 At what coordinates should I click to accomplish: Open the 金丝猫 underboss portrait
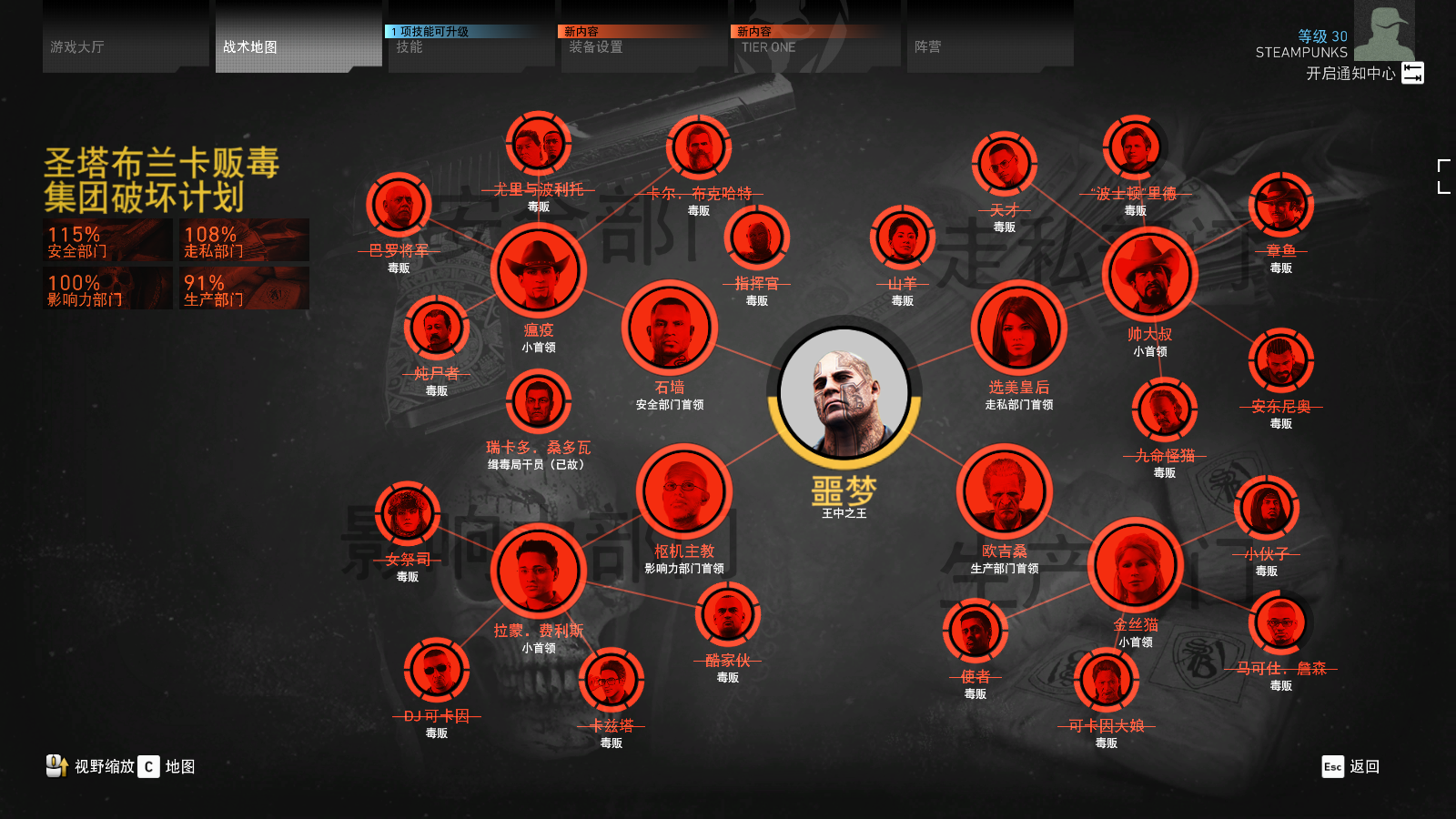tap(1136, 566)
